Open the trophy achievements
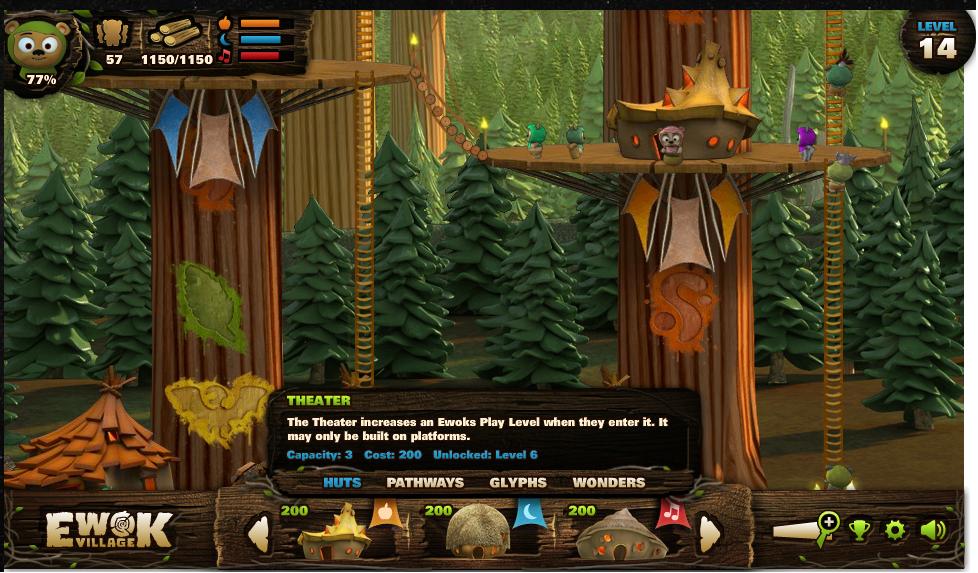Viewport: 978px width, 573px height. (860, 530)
